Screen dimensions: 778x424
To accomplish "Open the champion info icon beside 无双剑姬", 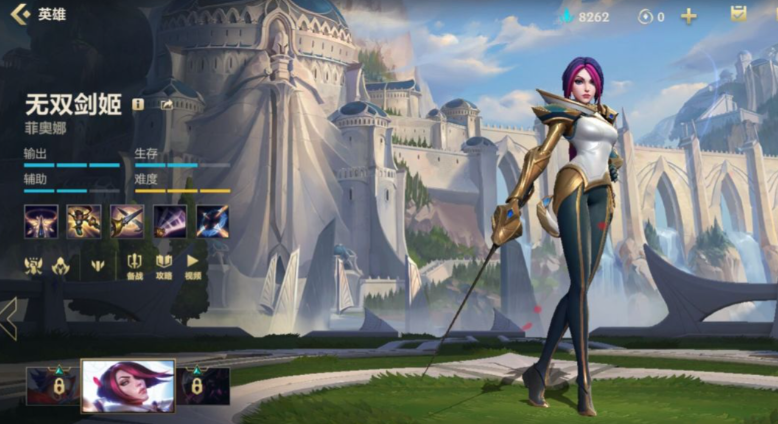I will pos(138,104).
